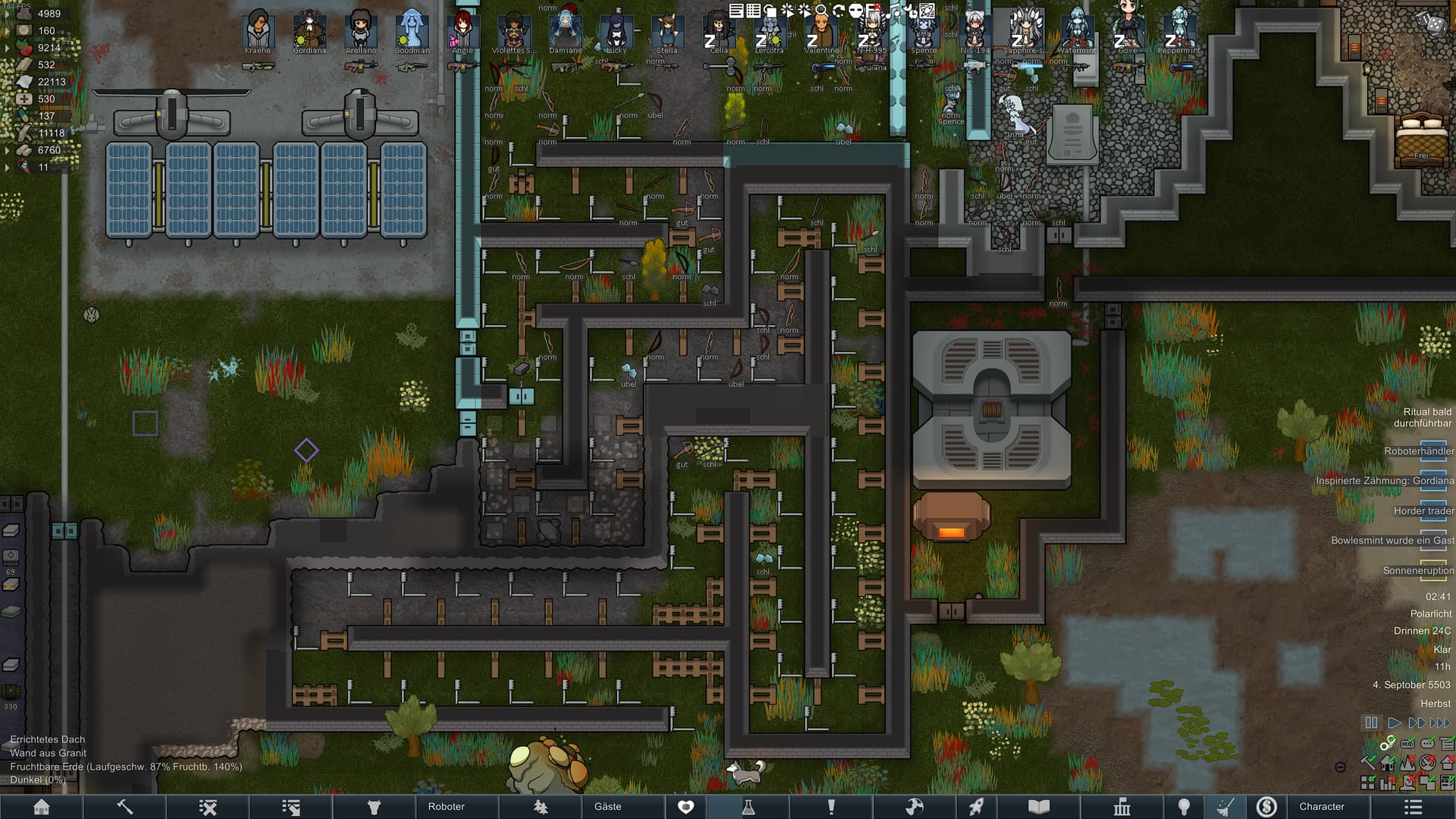Pick colonist Stella from the colonist bar
The width and height of the screenshot is (1456, 819).
[x=667, y=32]
